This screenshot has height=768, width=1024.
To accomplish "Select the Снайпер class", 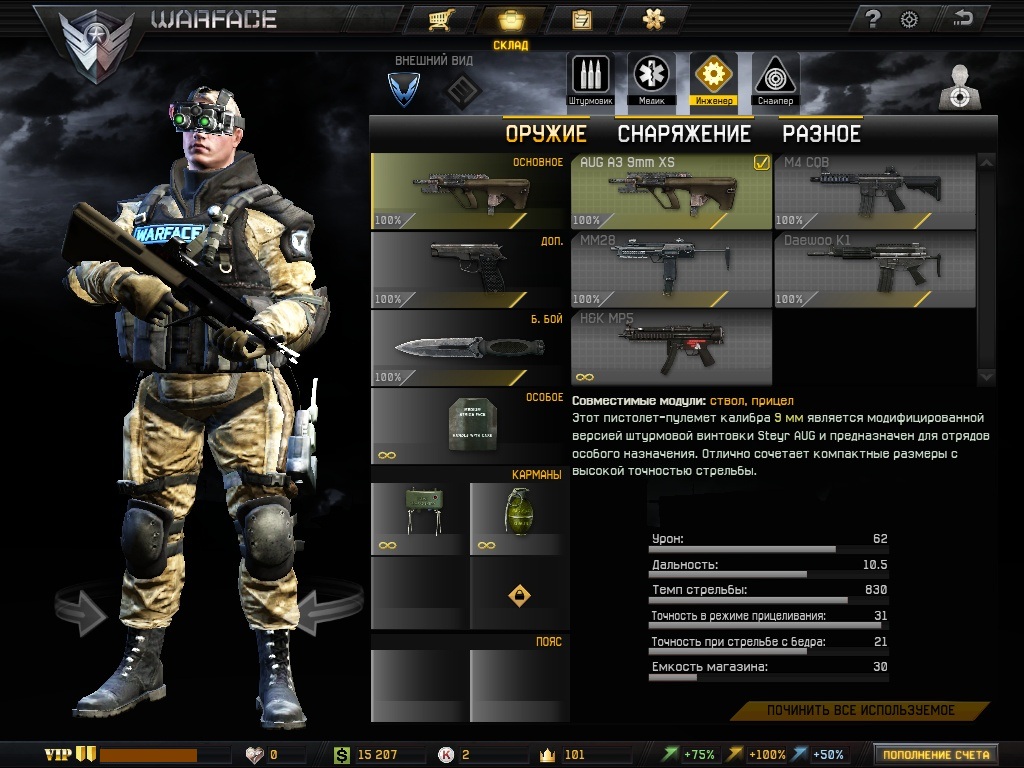I will (x=774, y=79).
